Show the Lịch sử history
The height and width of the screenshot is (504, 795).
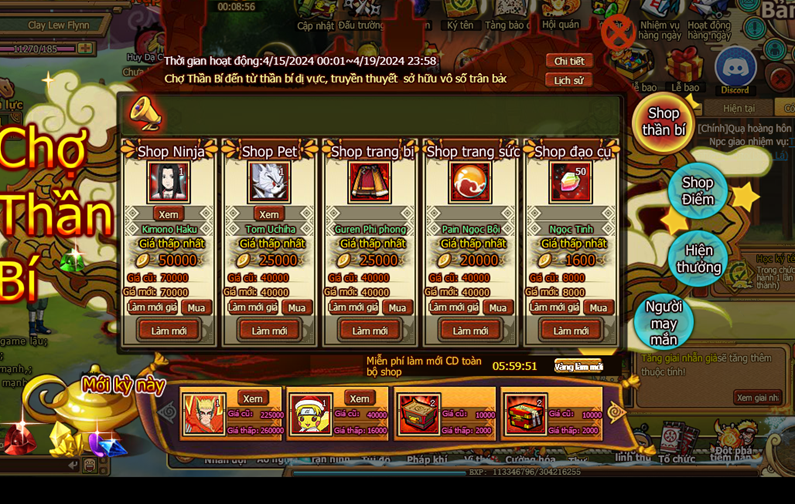568,80
